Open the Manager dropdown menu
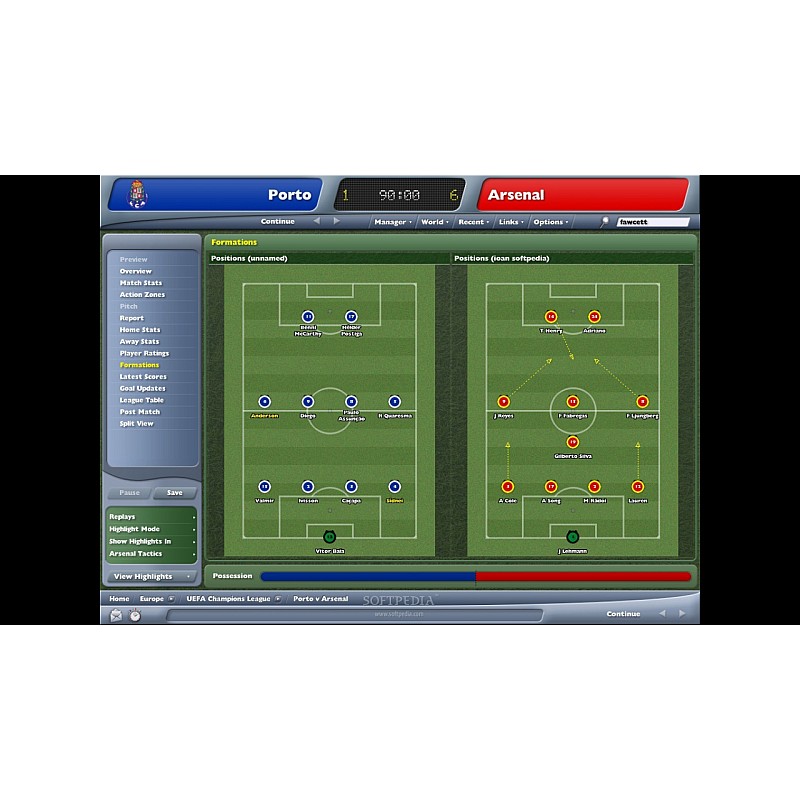The image size is (800, 800). pos(392,222)
